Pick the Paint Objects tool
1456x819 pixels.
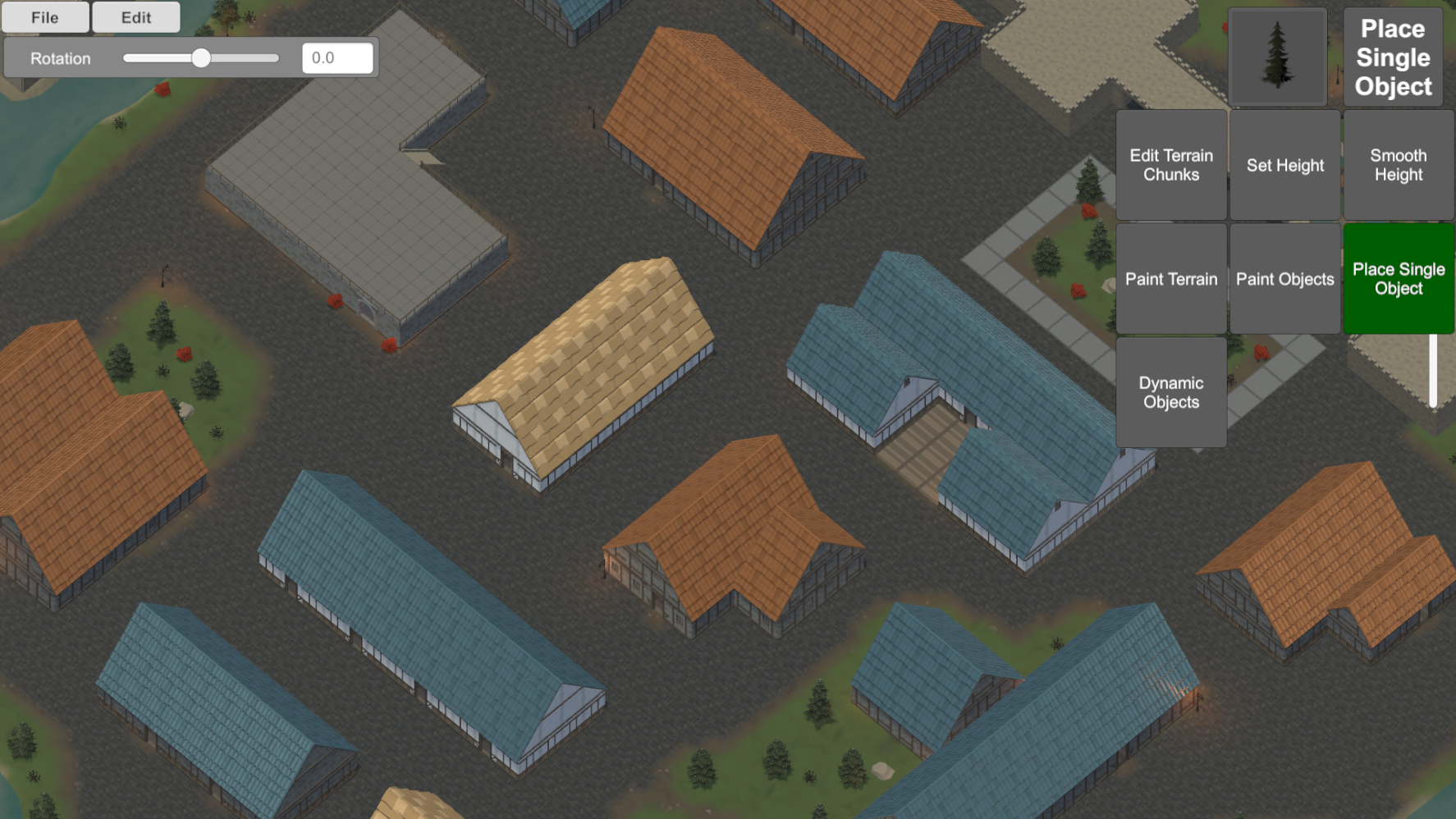[x=1285, y=279]
